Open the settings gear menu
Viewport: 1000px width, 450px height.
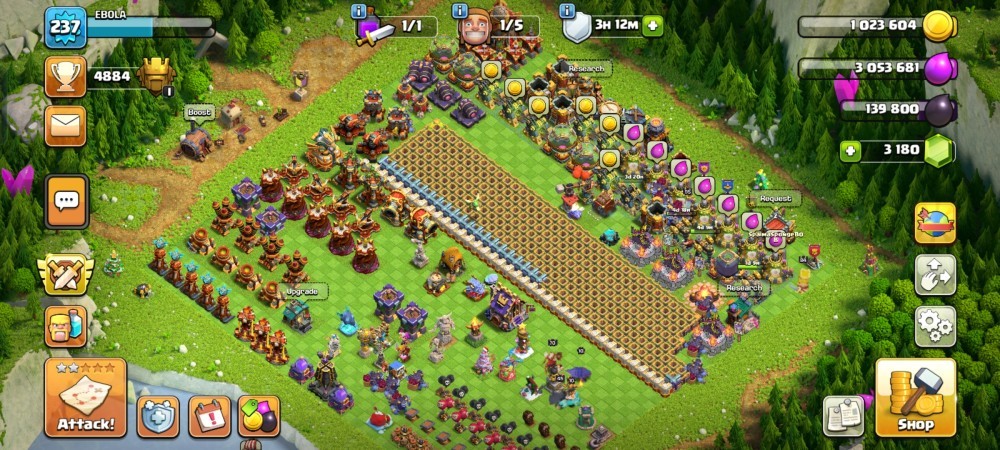pos(935,326)
